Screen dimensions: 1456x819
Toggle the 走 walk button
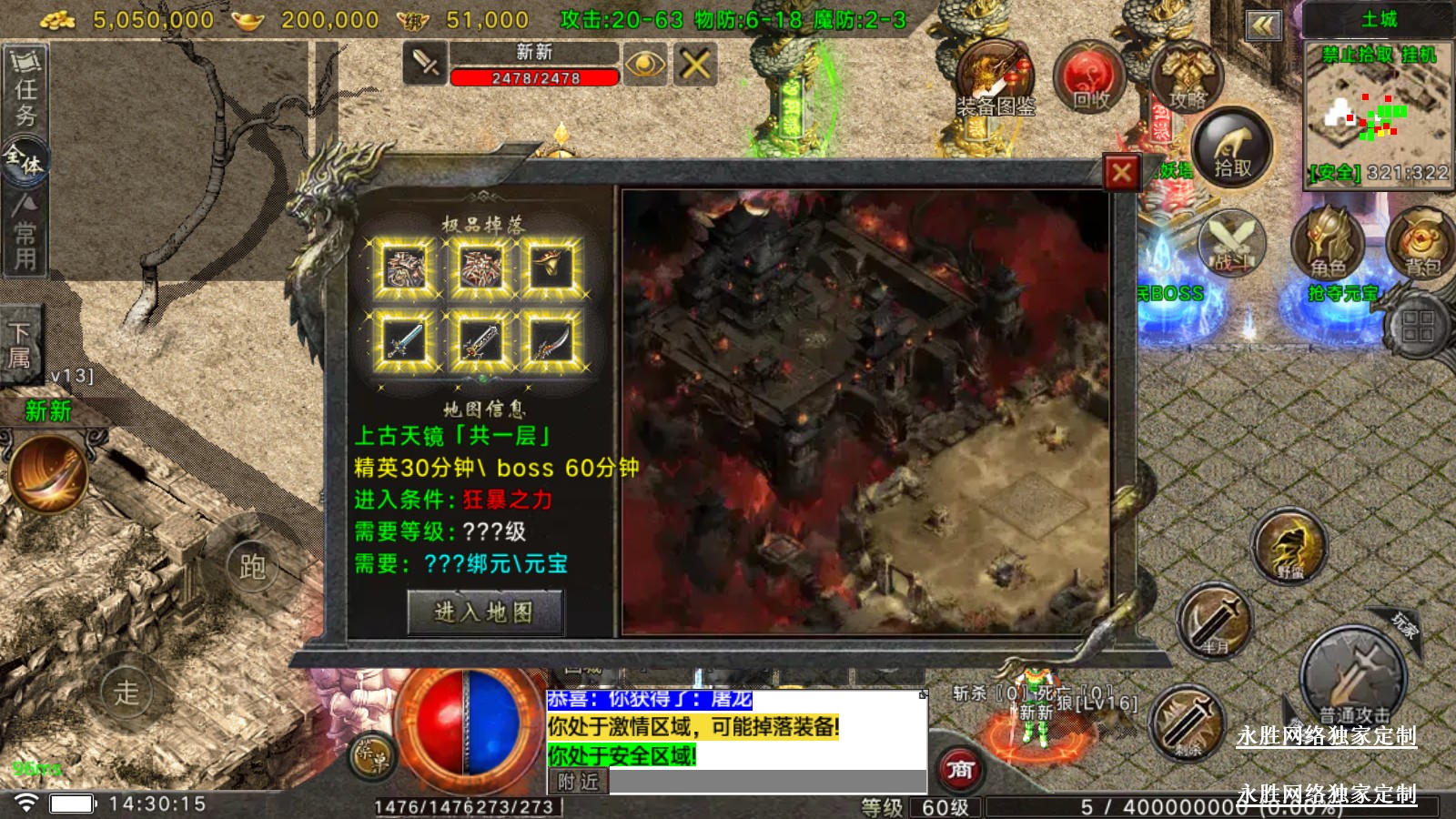click(126, 692)
